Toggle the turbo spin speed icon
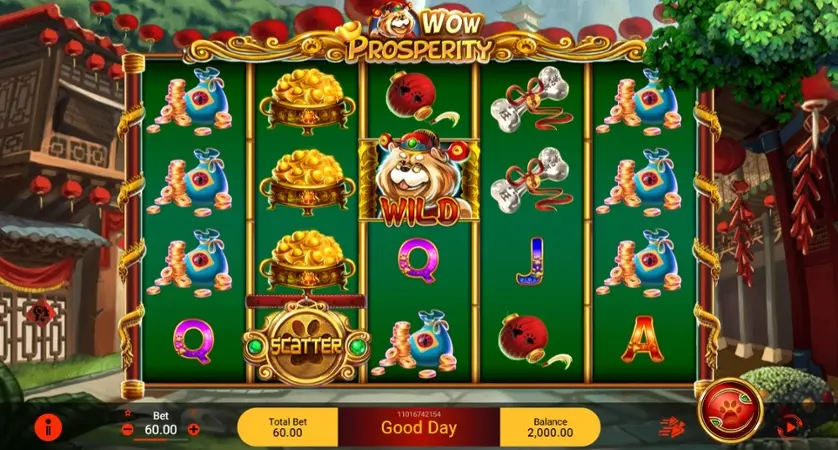The width and height of the screenshot is (838, 450). pos(670,427)
